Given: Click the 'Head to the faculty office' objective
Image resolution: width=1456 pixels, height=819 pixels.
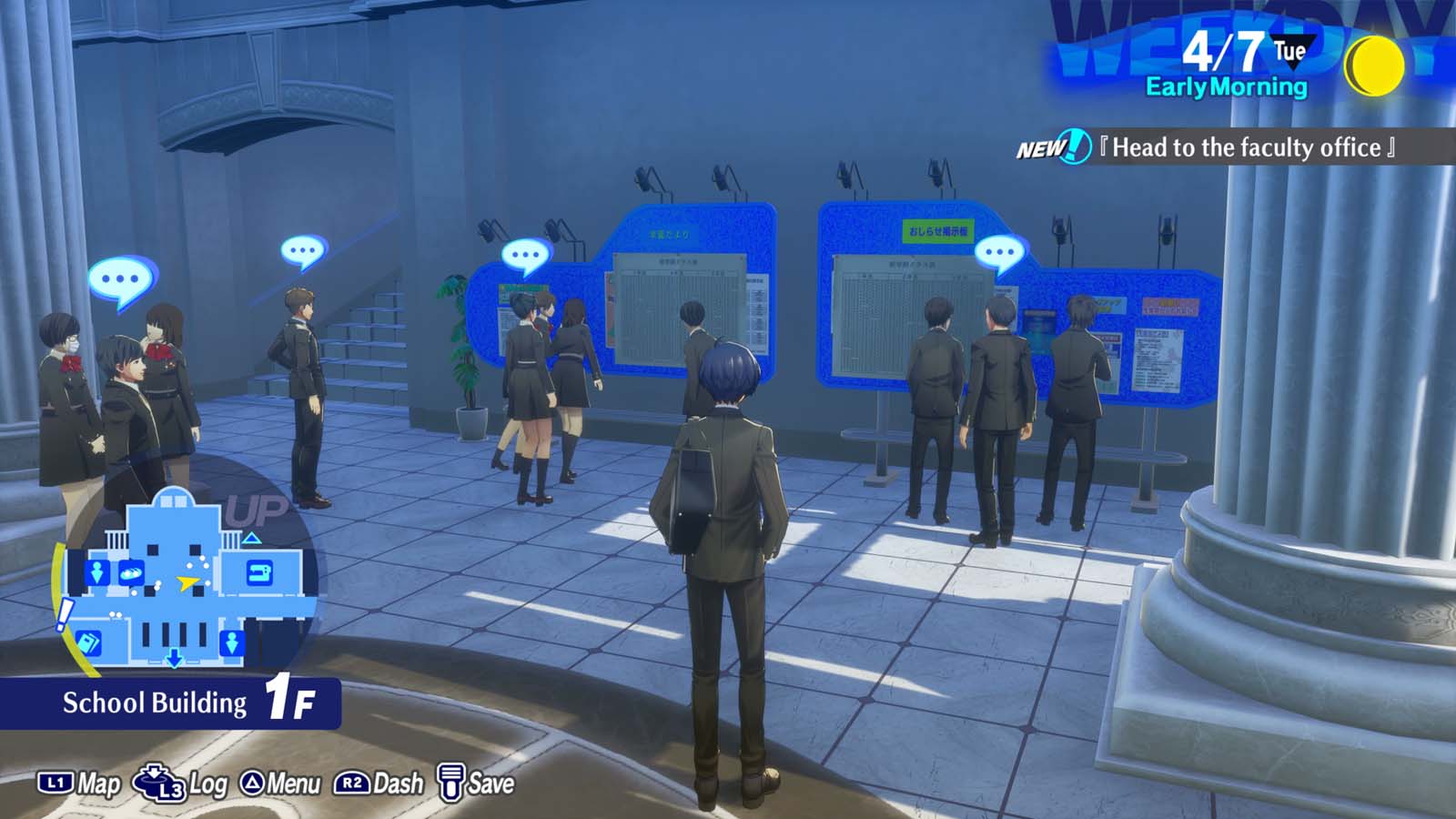Looking at the screenshot, I should tap(1247, 146).
